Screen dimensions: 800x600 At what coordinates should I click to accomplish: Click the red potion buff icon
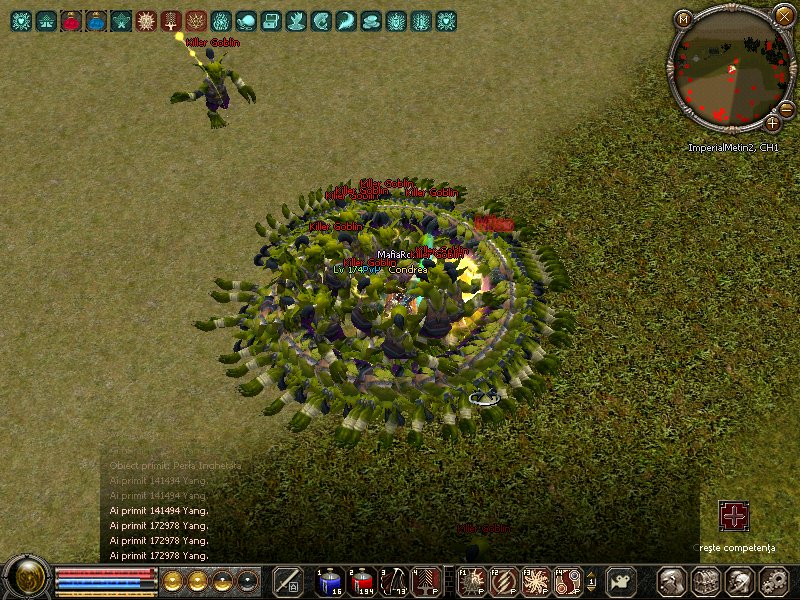71,19
